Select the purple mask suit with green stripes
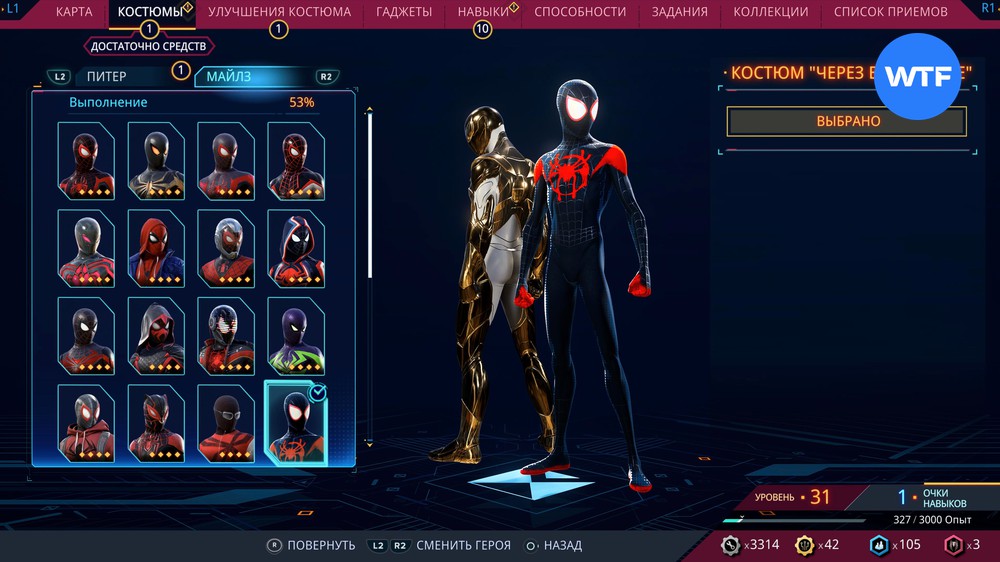Screen dimensions: 1000x562 [295, 335]
